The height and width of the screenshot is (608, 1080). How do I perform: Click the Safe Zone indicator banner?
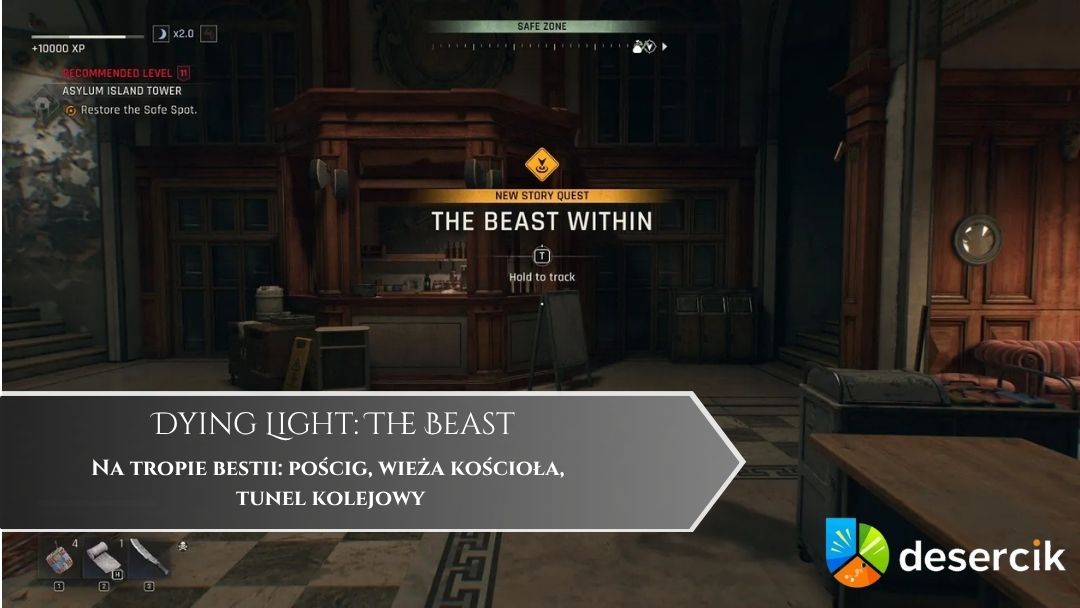click(543, 27)
